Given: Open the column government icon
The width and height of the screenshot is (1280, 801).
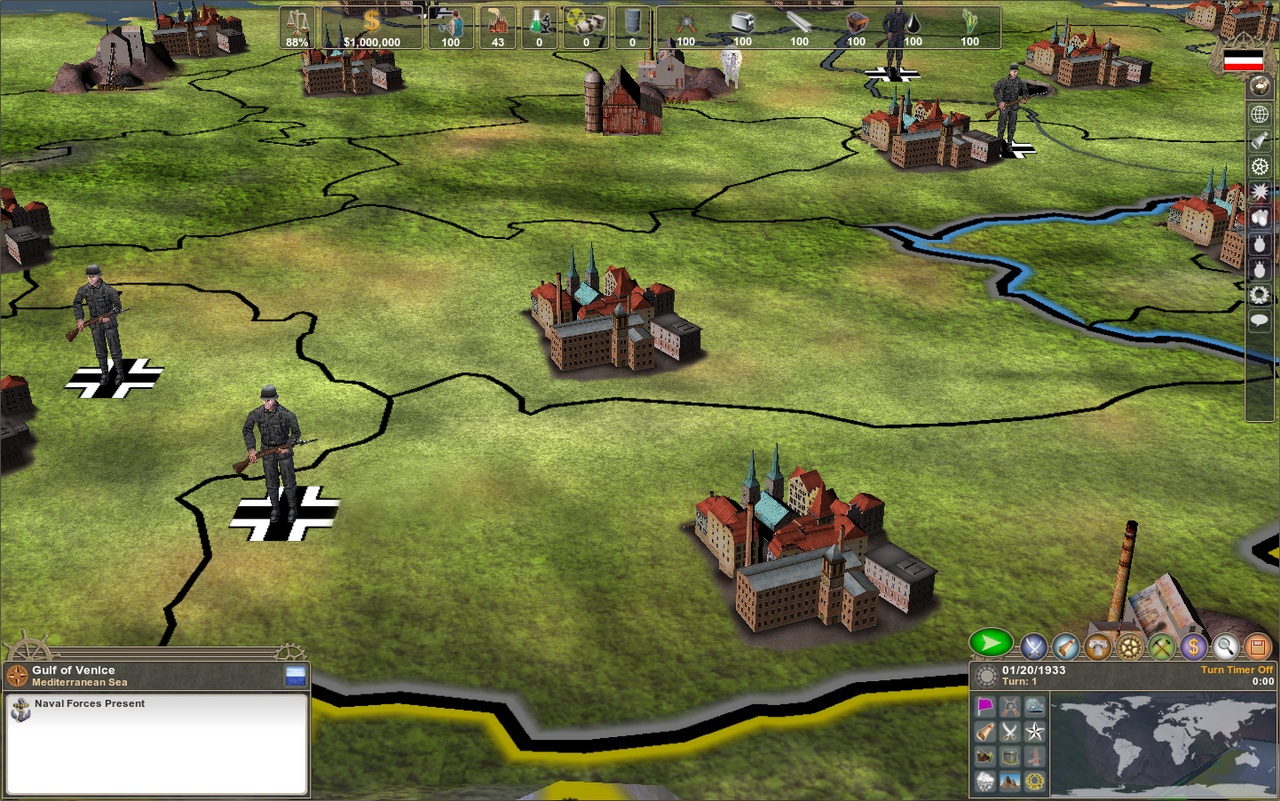Looking at the screenshot, I should click(x=1096, y=647).
